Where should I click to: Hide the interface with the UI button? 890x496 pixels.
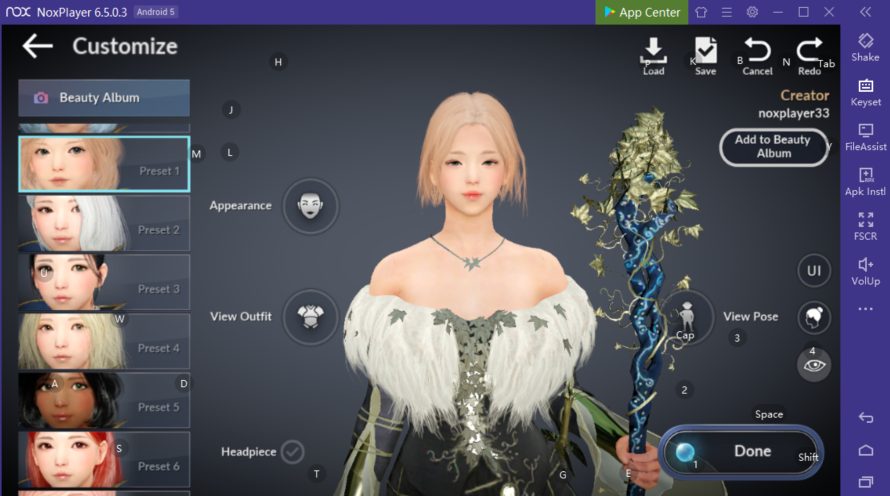(814, 270)
